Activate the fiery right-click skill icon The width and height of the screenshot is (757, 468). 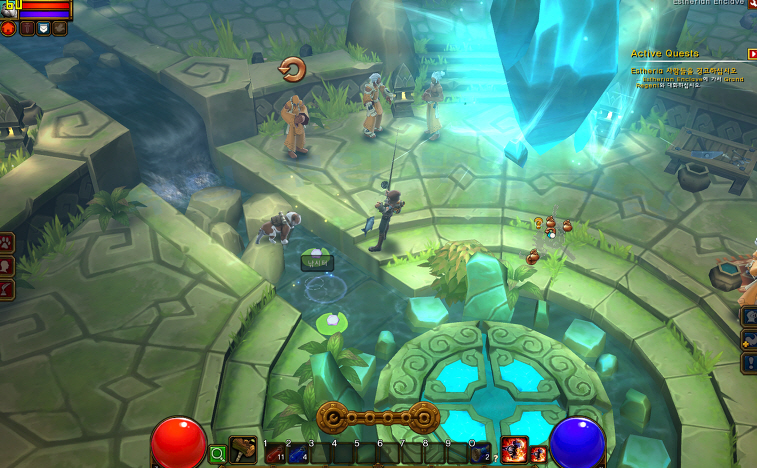(x=515, y=450)
